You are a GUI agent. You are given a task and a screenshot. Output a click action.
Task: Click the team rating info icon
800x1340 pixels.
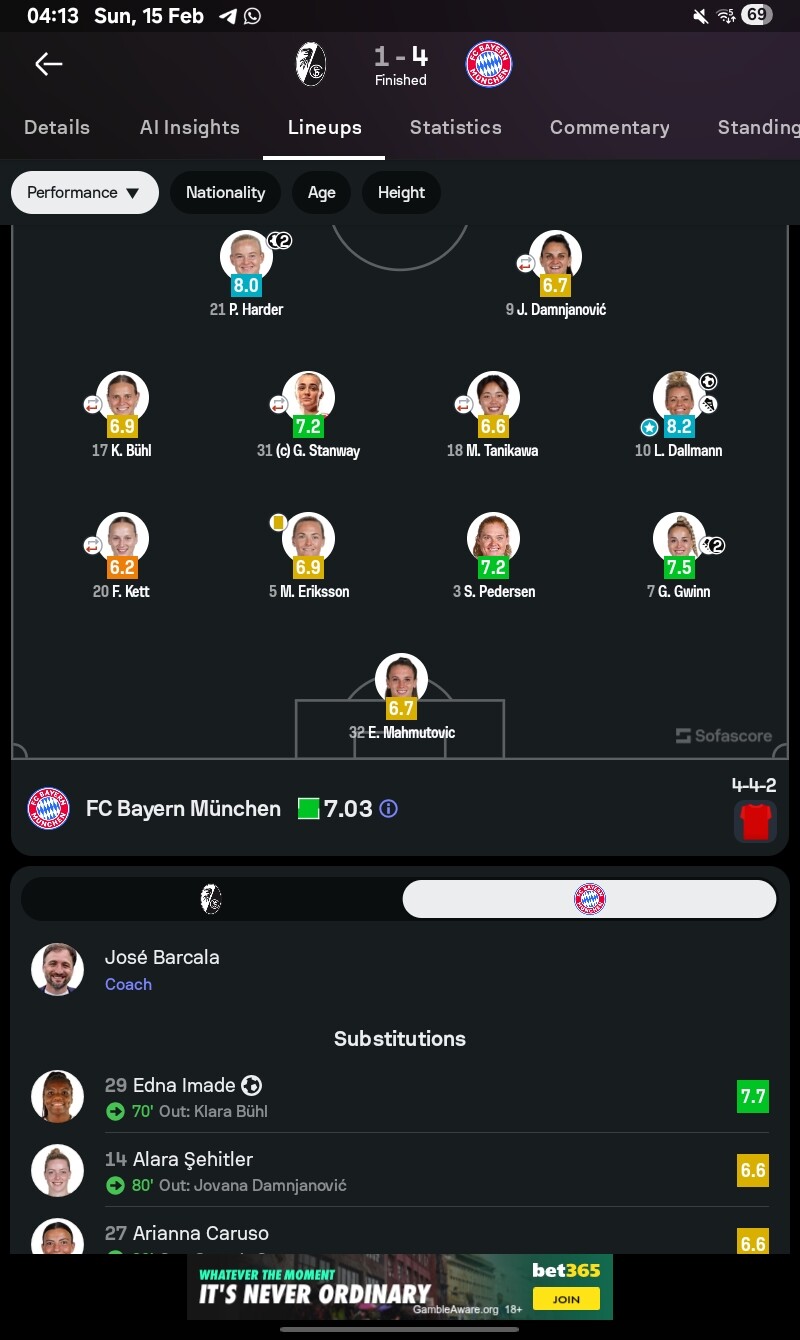[389, 808]
